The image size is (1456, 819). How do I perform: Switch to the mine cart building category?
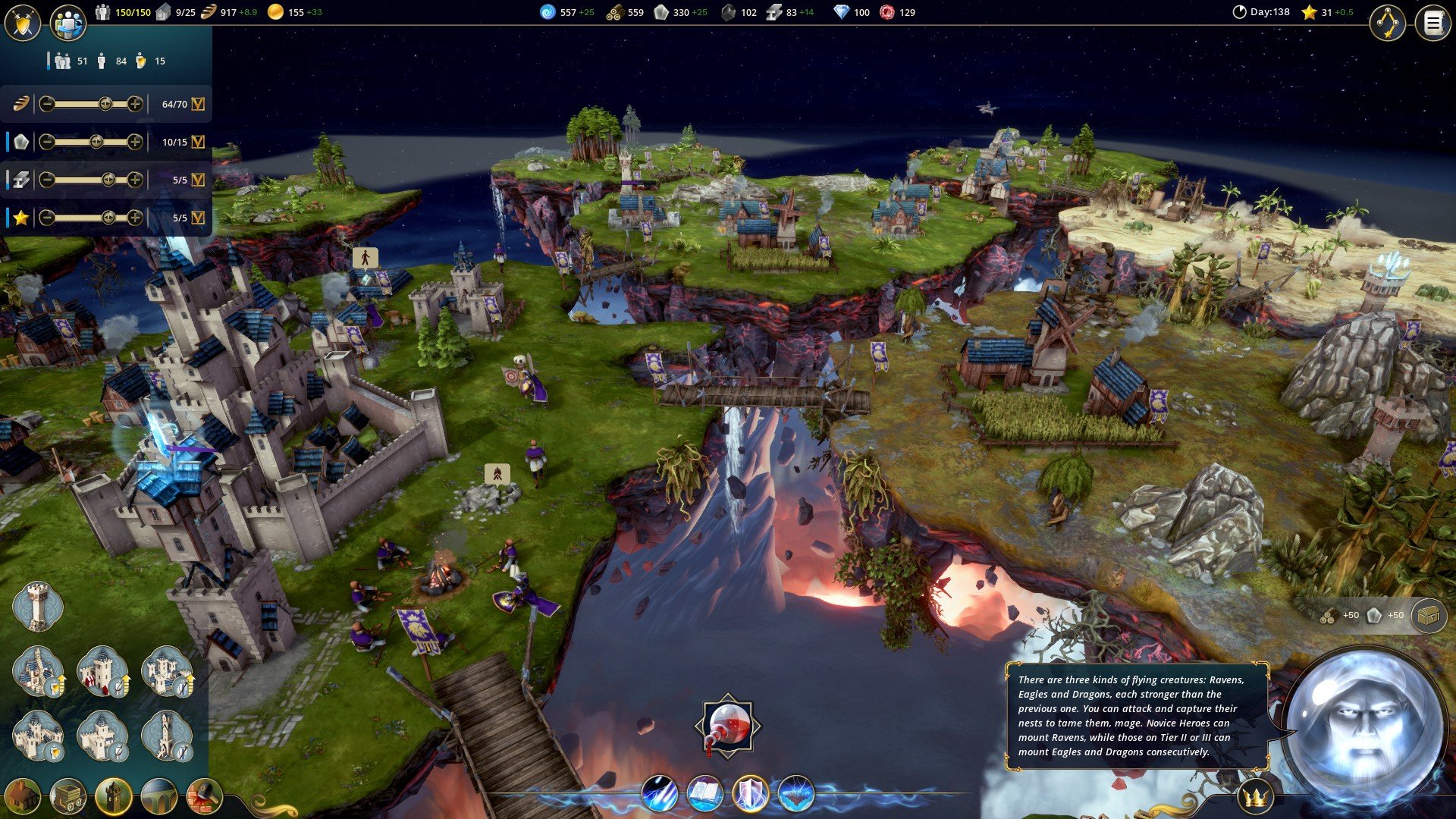tap(68, 796)
